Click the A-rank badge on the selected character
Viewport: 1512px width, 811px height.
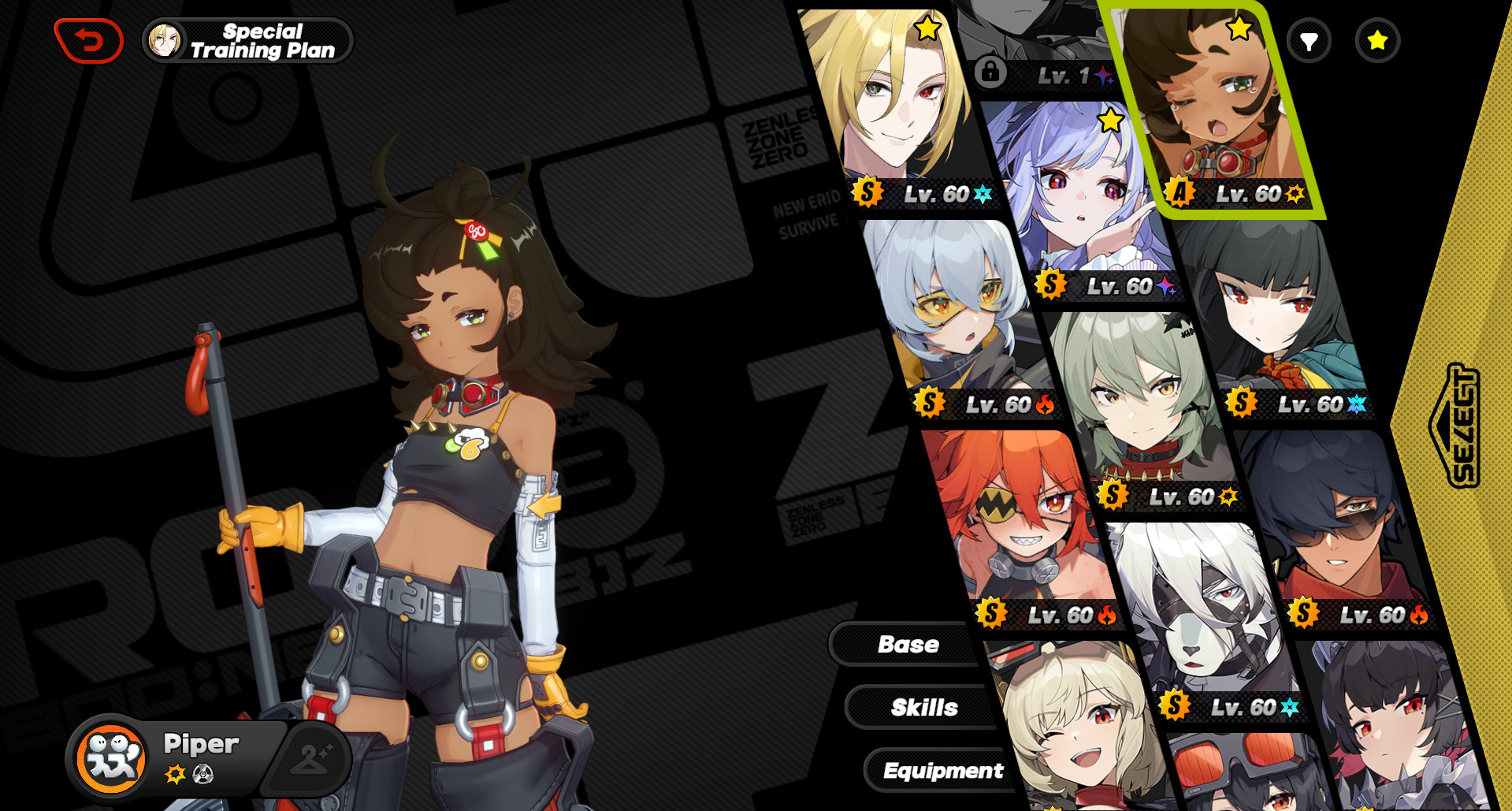1181,190
